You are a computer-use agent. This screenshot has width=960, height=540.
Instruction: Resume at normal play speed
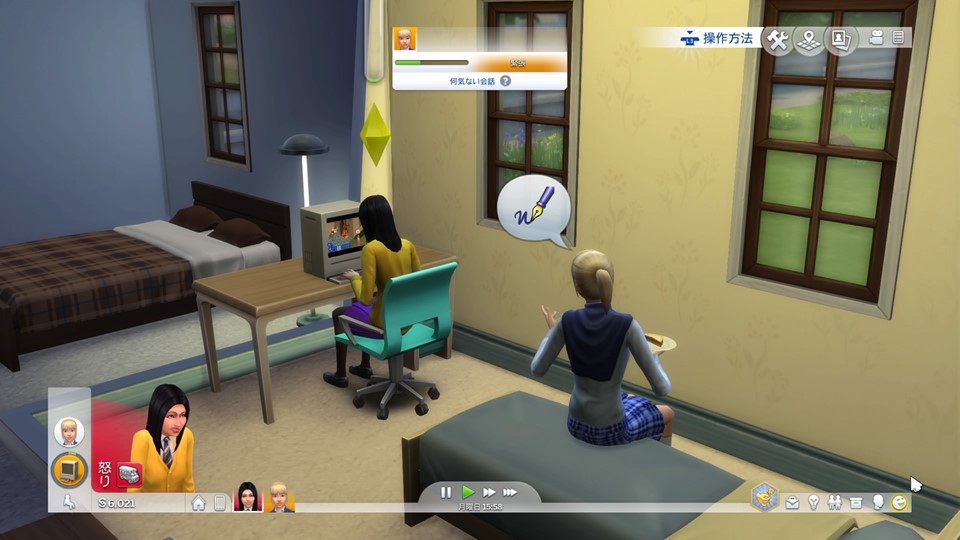click(468, 492)
